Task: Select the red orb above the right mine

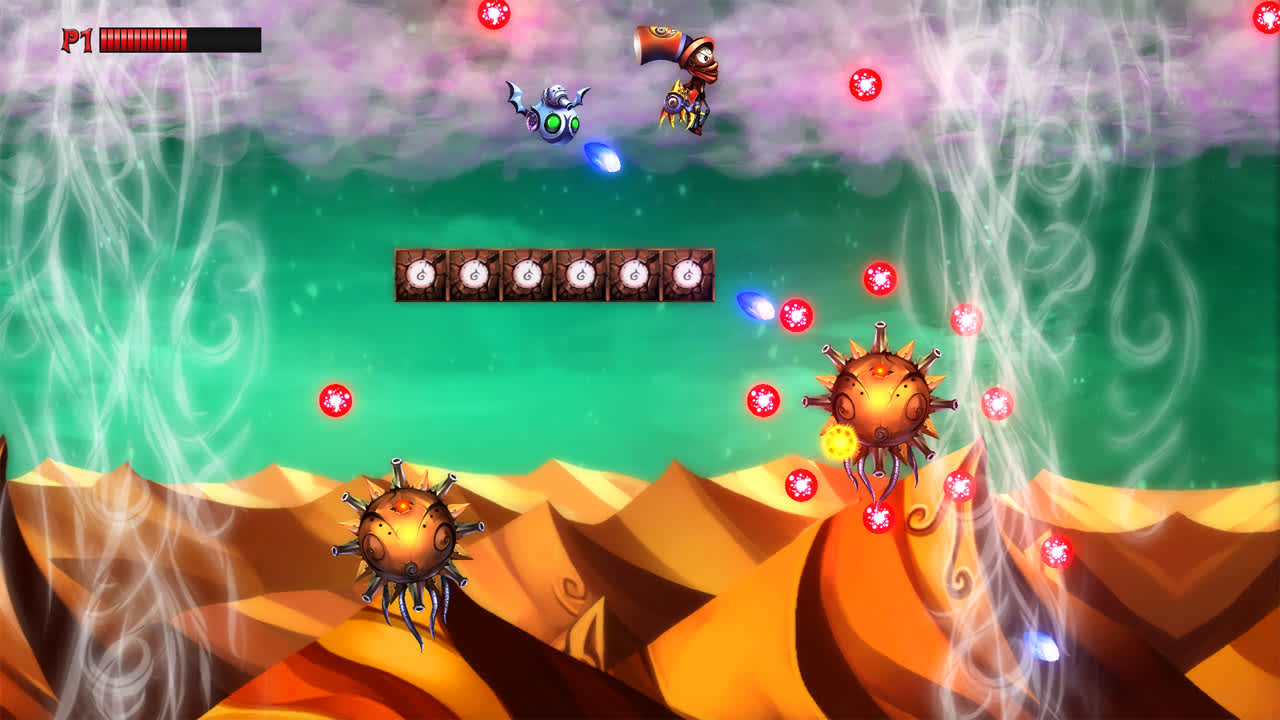Action: pos(879,277)
